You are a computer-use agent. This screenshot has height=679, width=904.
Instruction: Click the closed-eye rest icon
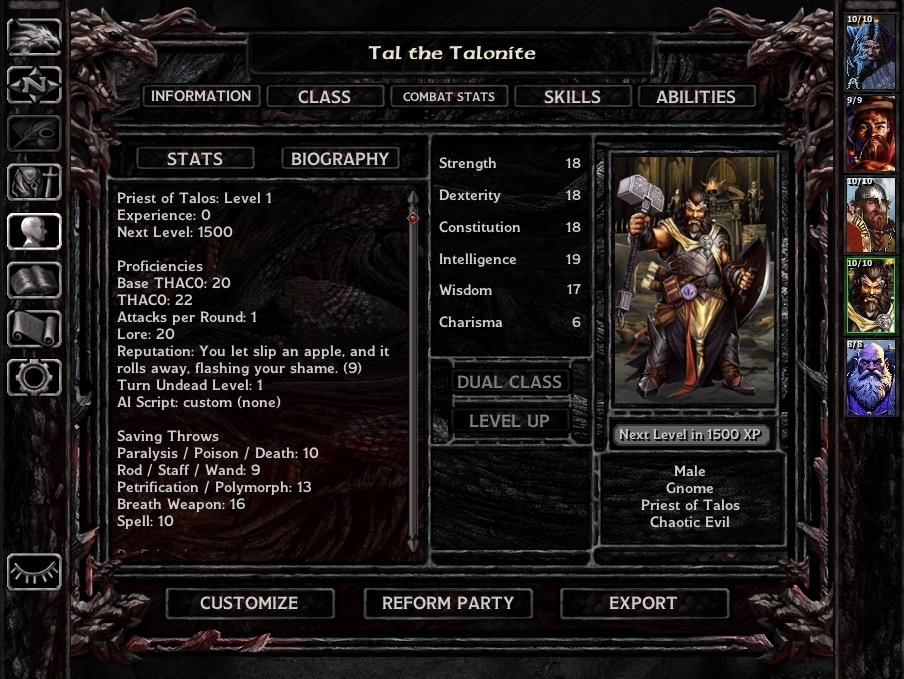(34, 572)
